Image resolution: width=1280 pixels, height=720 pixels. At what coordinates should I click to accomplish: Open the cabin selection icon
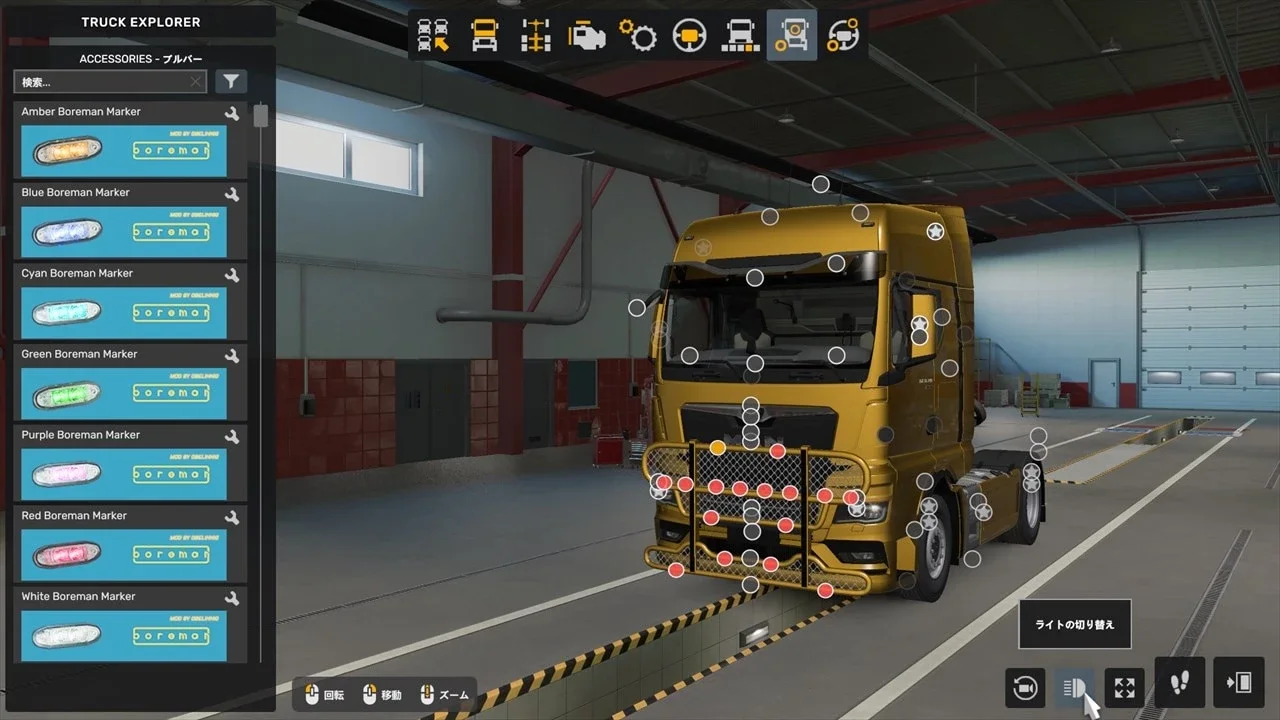tap(485, 33)
